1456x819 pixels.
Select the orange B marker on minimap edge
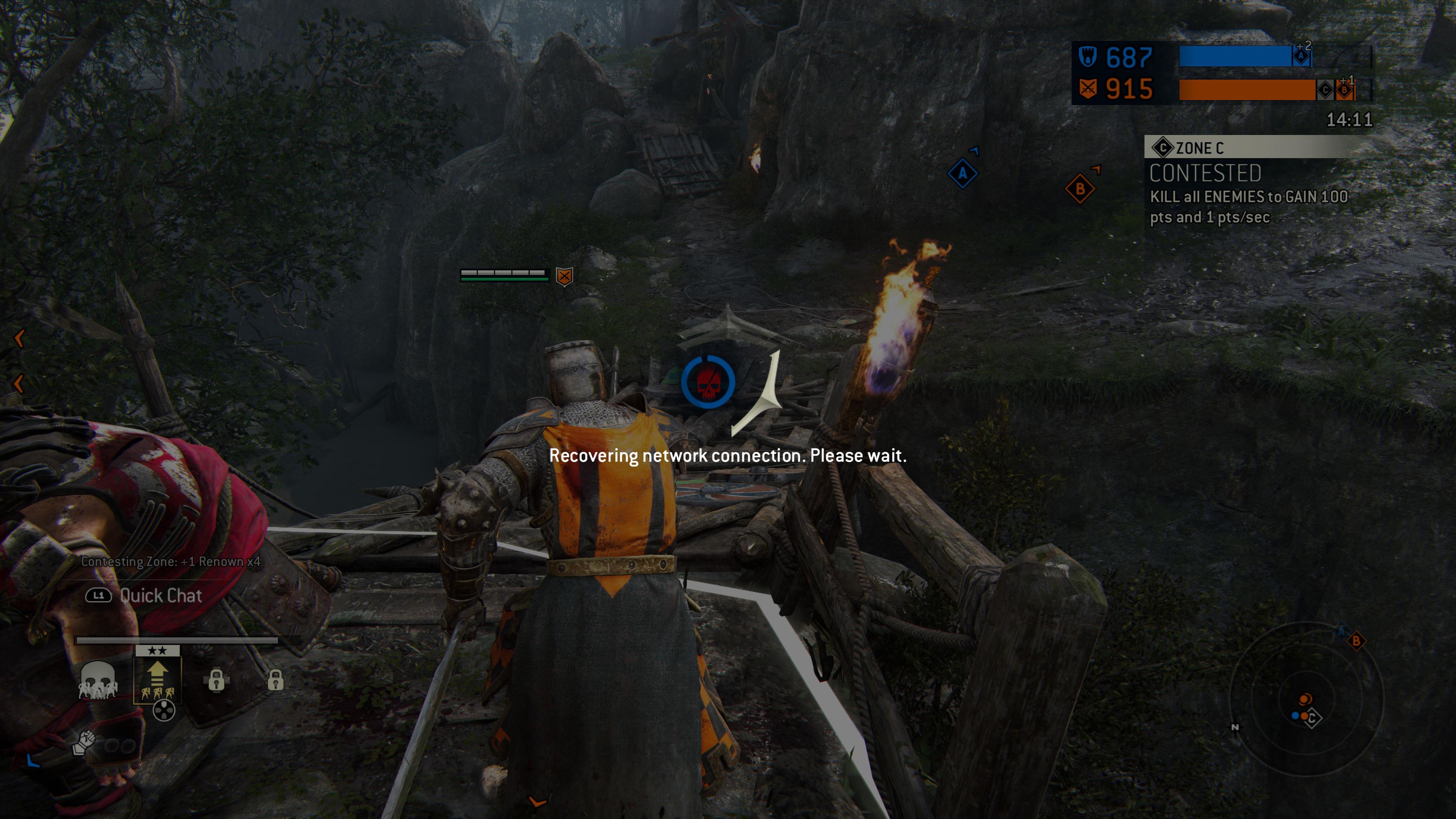click(x=1356, y=641)
